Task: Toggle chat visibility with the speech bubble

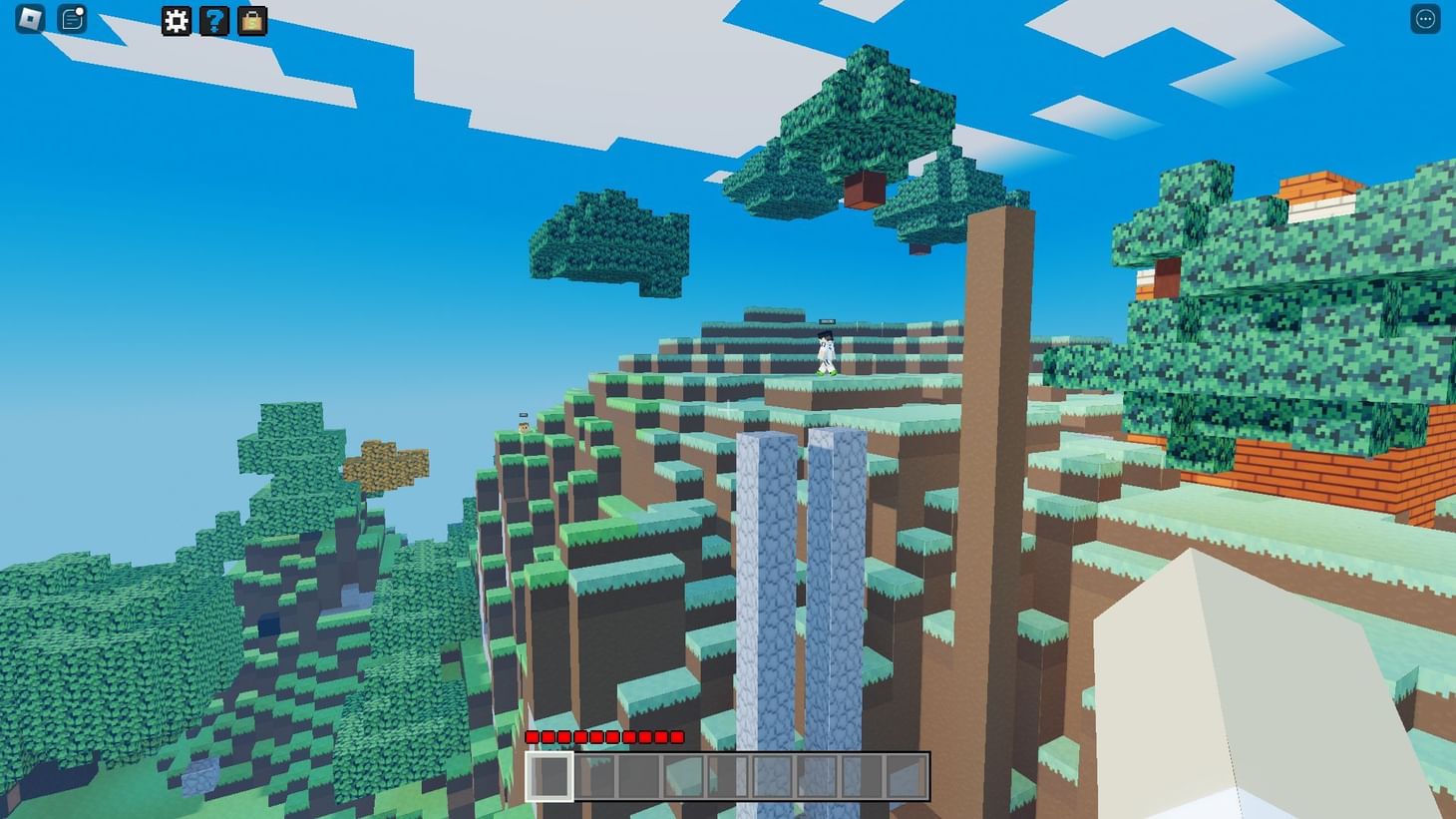Action: point(71,19)
